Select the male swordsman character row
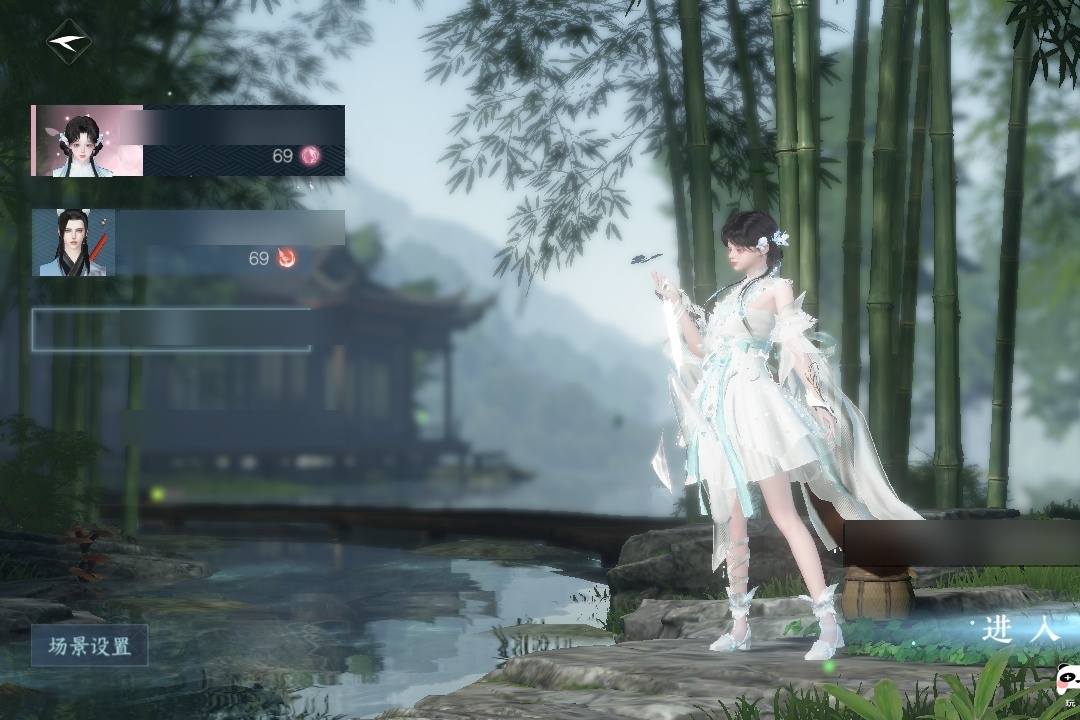This screenshot has width=1080, height=720. click(x=188, y=242)
